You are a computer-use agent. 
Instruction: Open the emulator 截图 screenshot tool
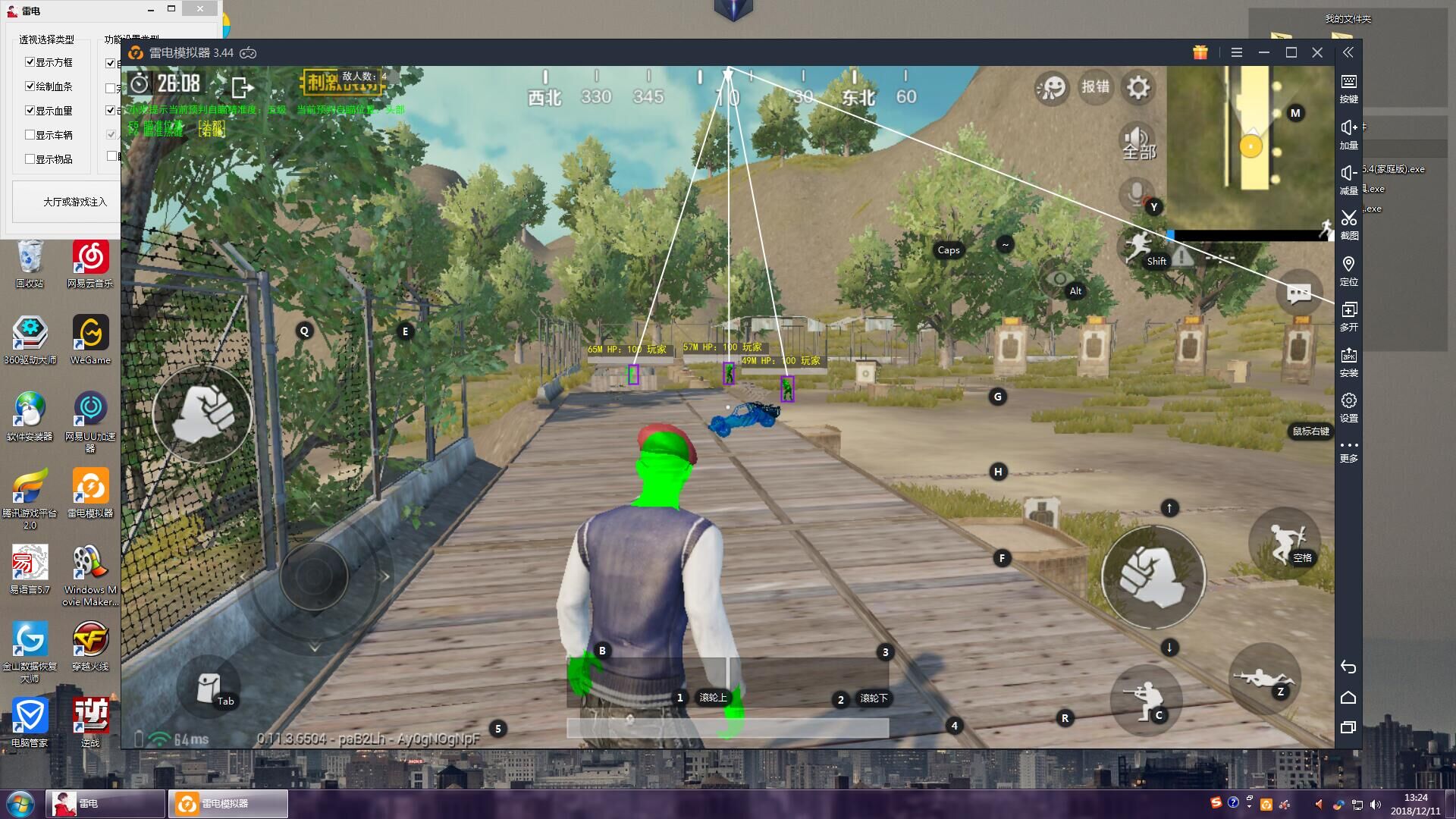pos(1348,224)
